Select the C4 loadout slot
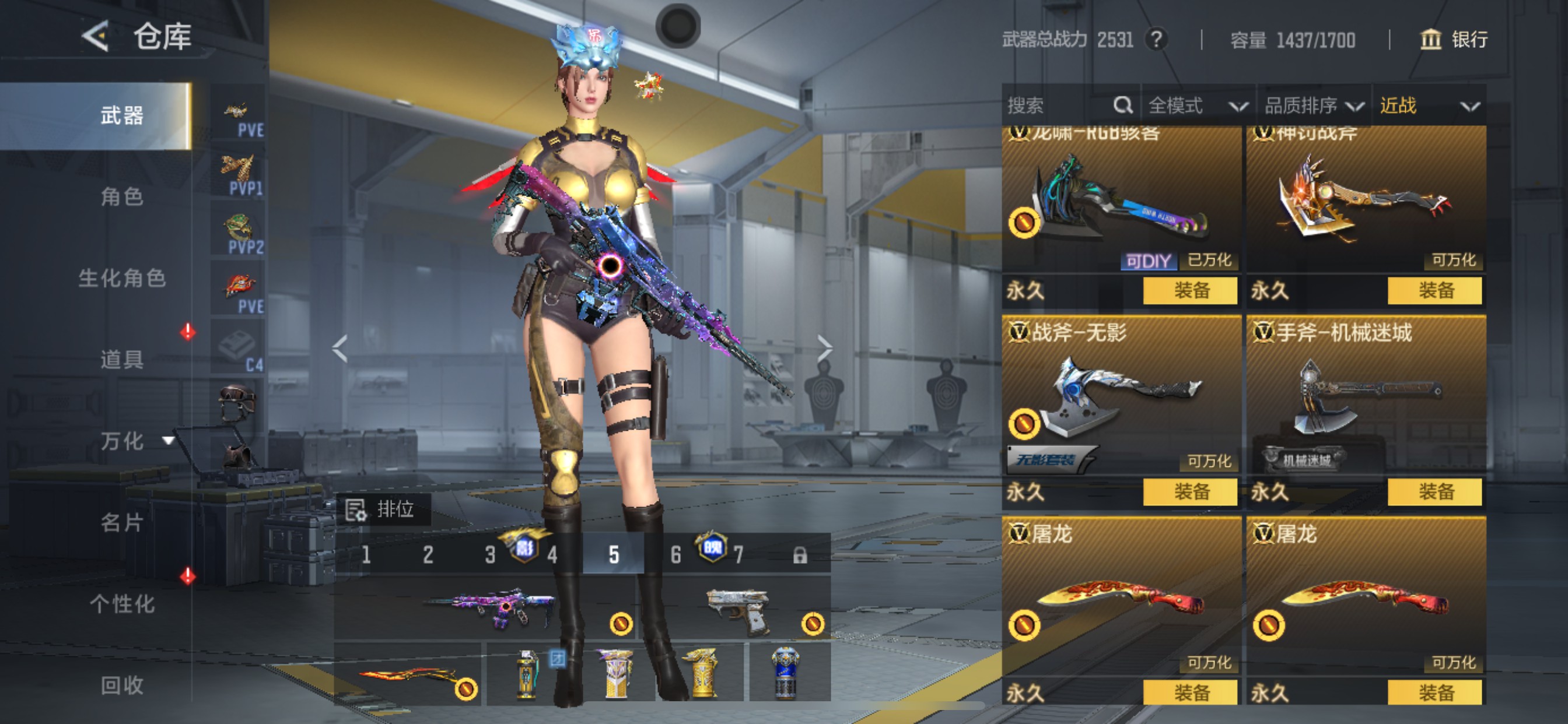Image resolution: width=1568 pixels, height=724 pixels. pos(239,349)
